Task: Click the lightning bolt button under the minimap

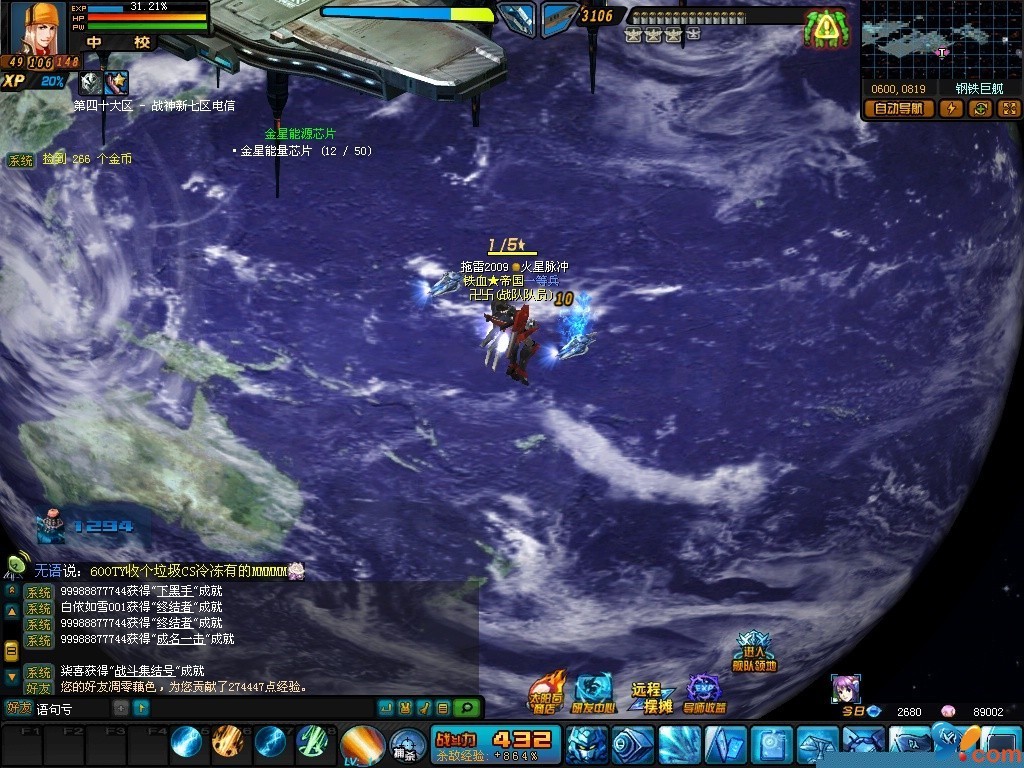Action: [x=951, y=109]
